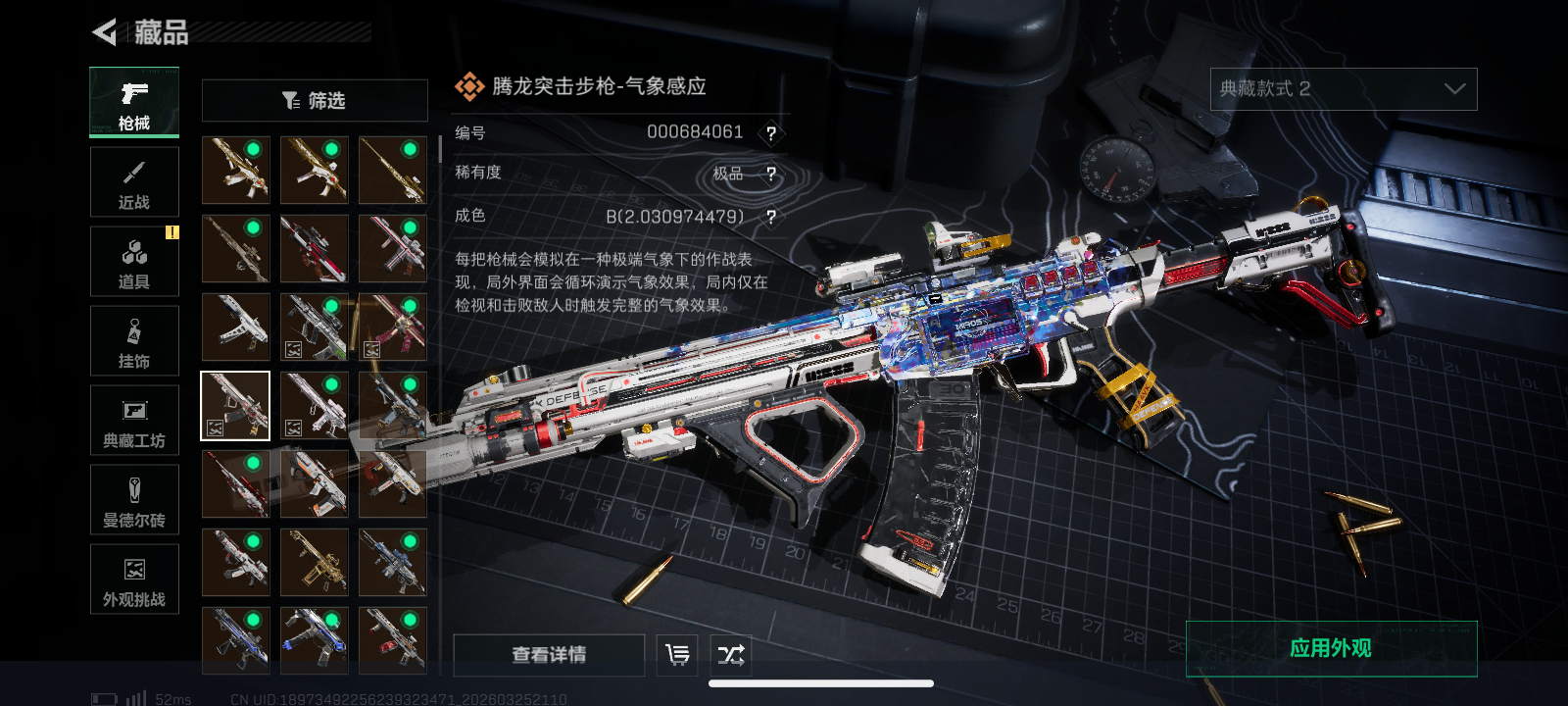Image resolution: width=1568 pixels, height=706 pixels.
Task: Click the shuffle arrows icon button
Action: pyautogui.click(x=731, y=655)
